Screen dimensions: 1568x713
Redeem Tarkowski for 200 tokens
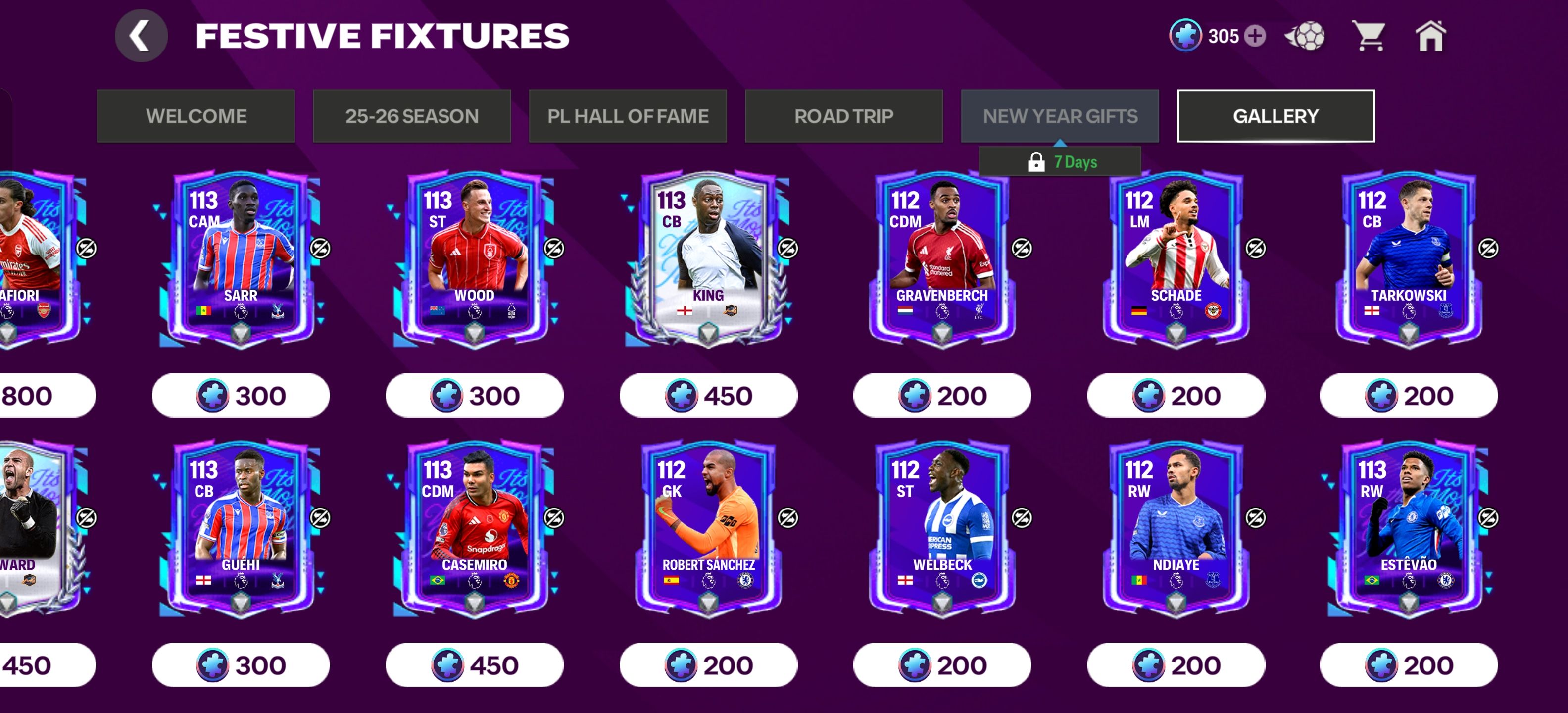point(1409,396)
